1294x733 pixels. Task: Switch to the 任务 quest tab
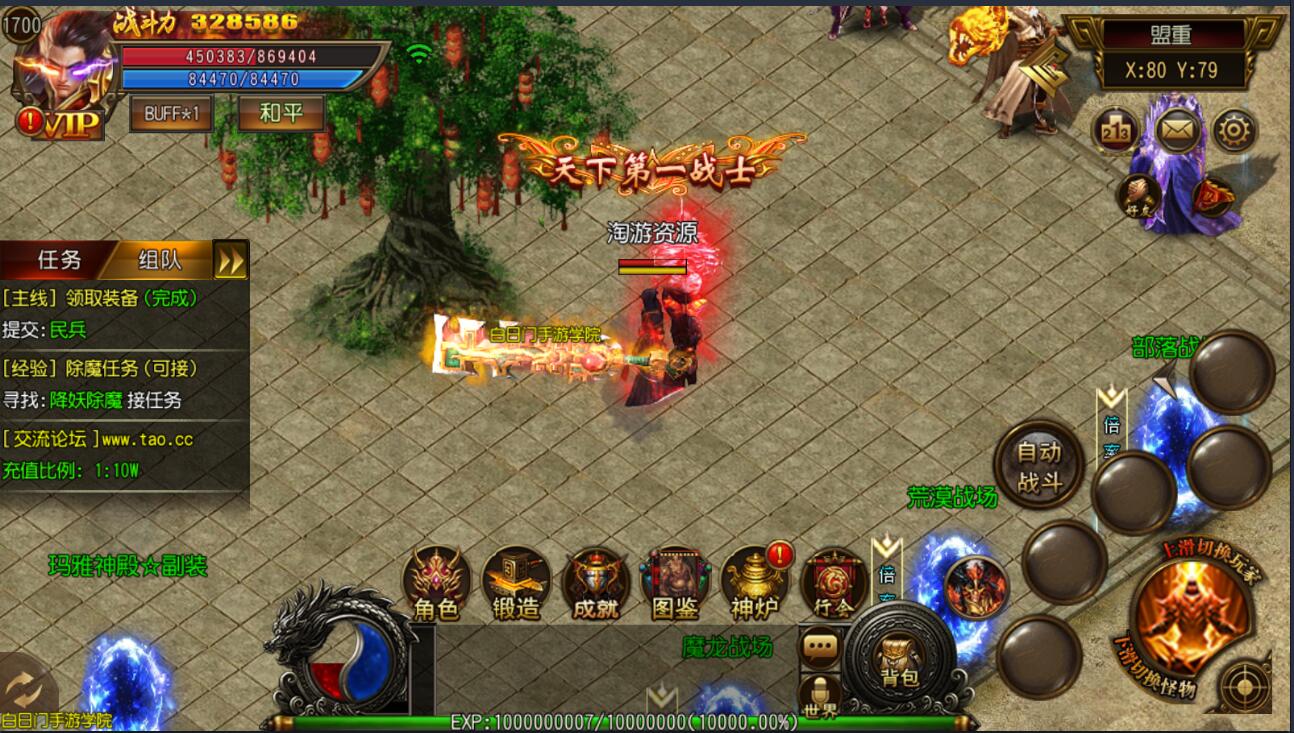coord(58,260)
